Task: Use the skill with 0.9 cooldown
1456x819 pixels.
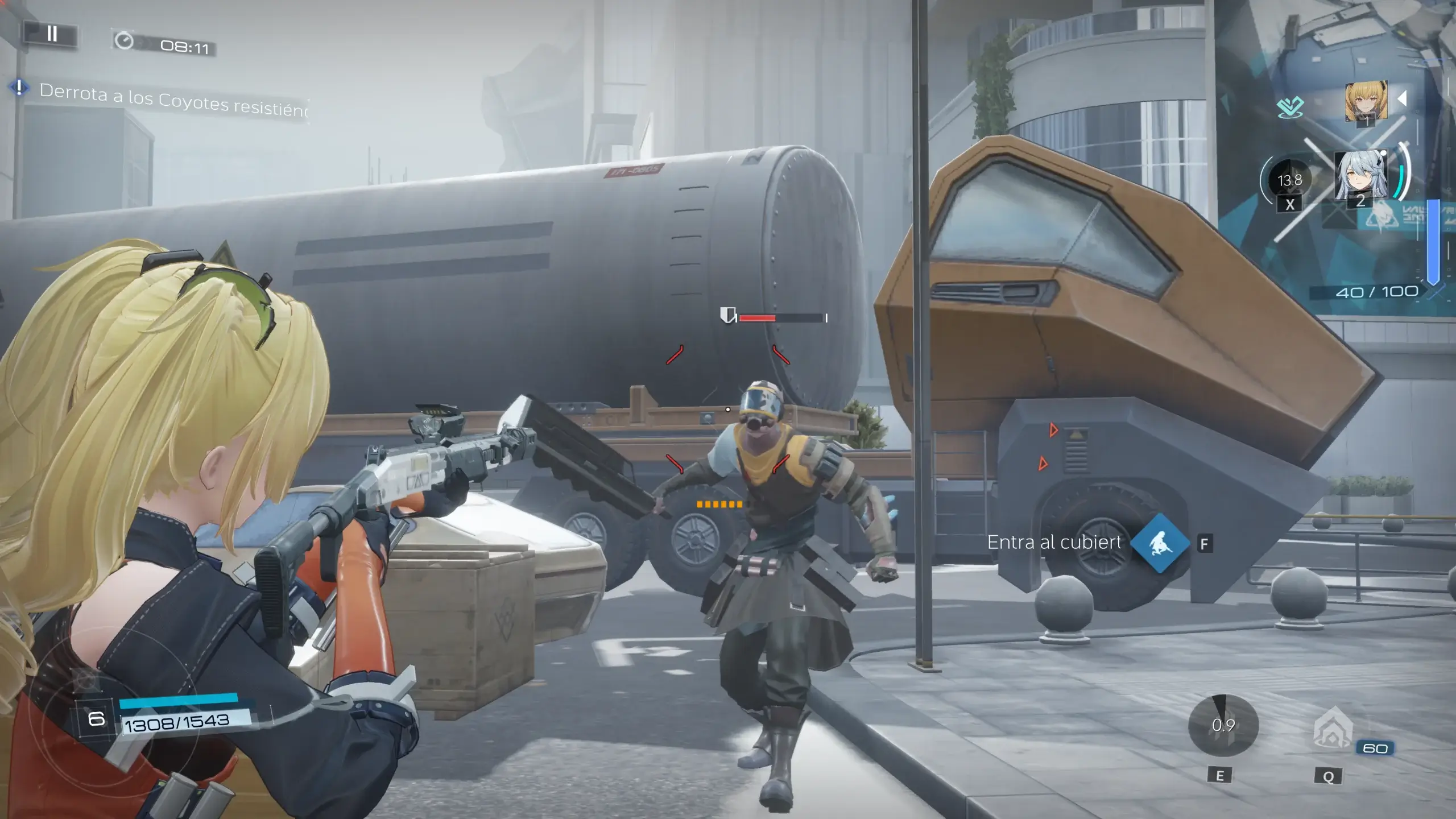Action: (1223, 725)
